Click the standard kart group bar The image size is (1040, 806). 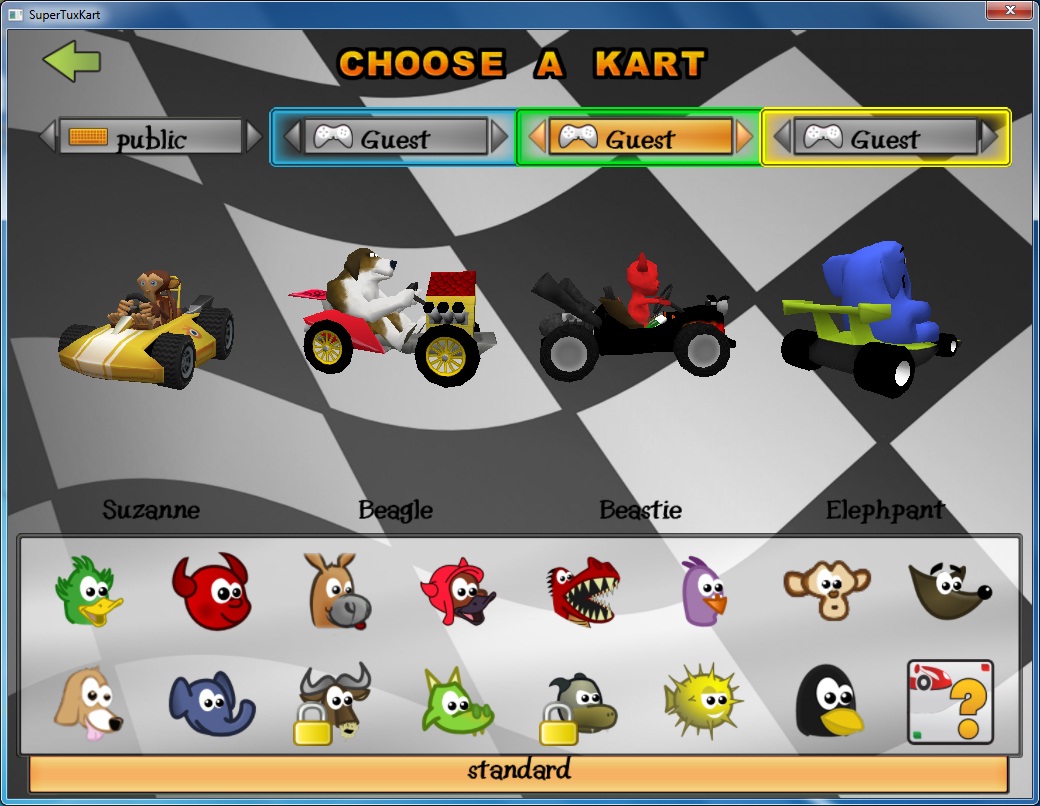click(x=518, y=771)
